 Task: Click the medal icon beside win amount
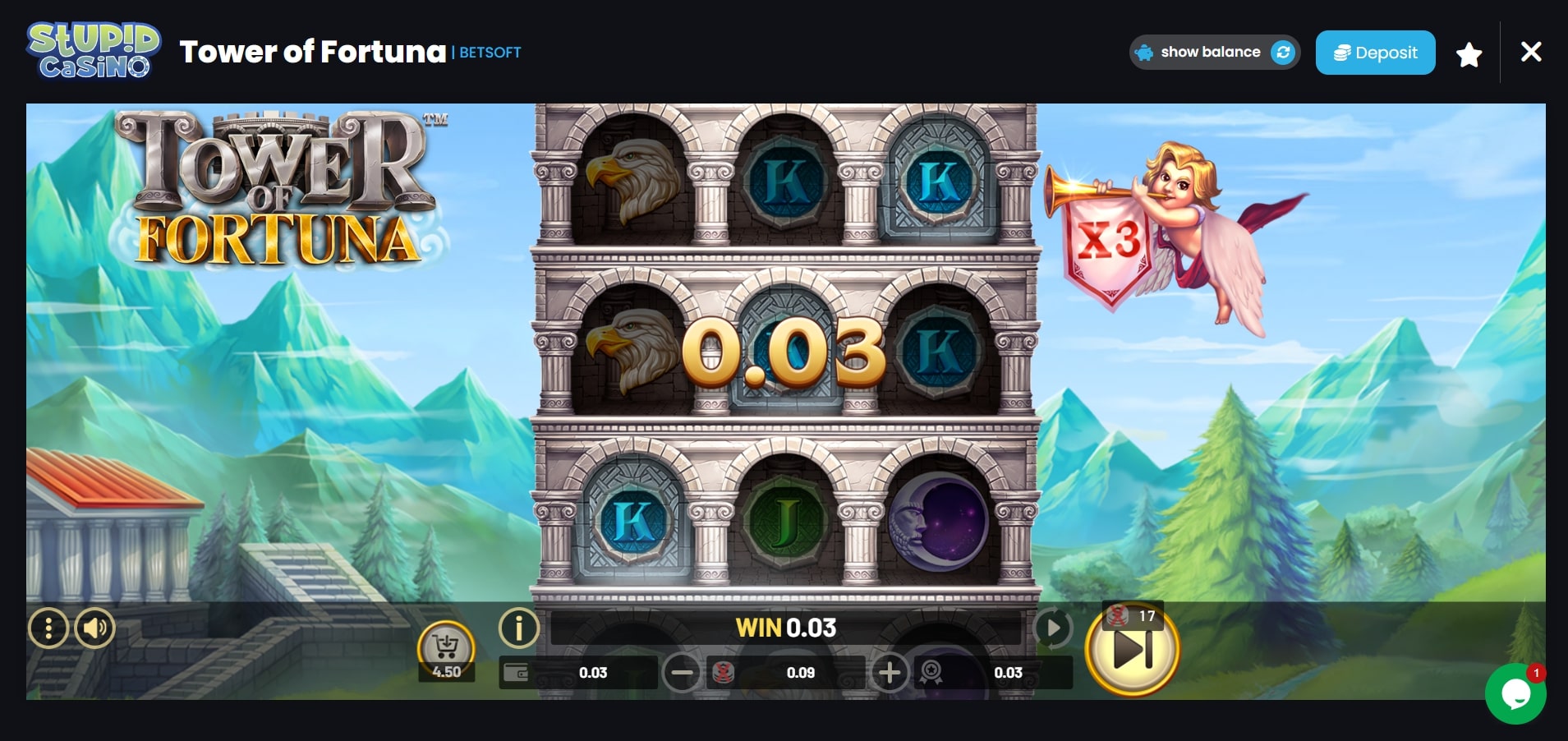click(931, 672)
